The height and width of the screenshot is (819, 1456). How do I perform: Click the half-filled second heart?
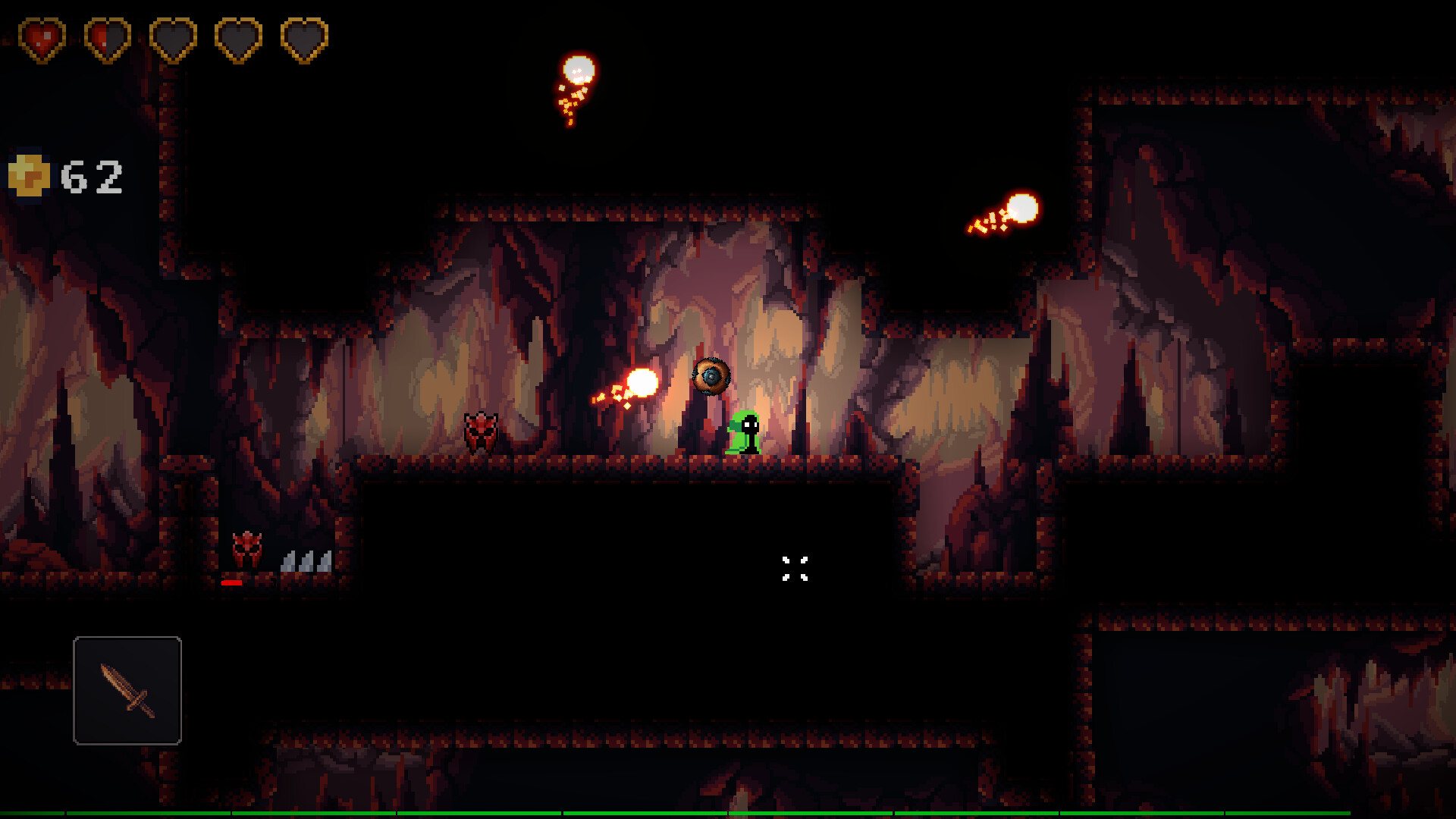point(106,36)
